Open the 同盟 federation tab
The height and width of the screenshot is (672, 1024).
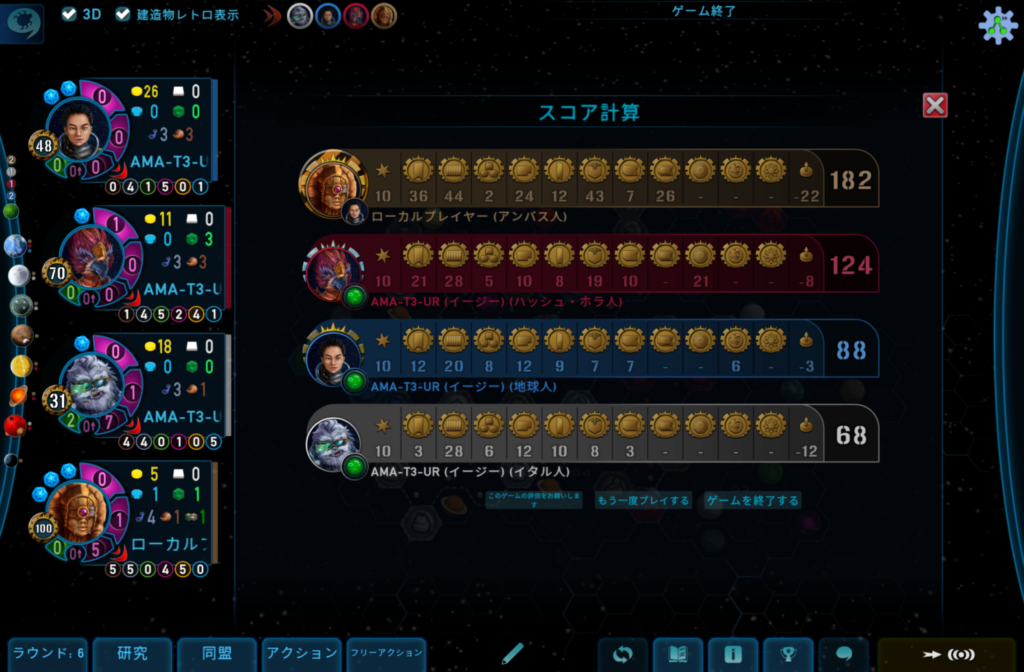[217, 654]
